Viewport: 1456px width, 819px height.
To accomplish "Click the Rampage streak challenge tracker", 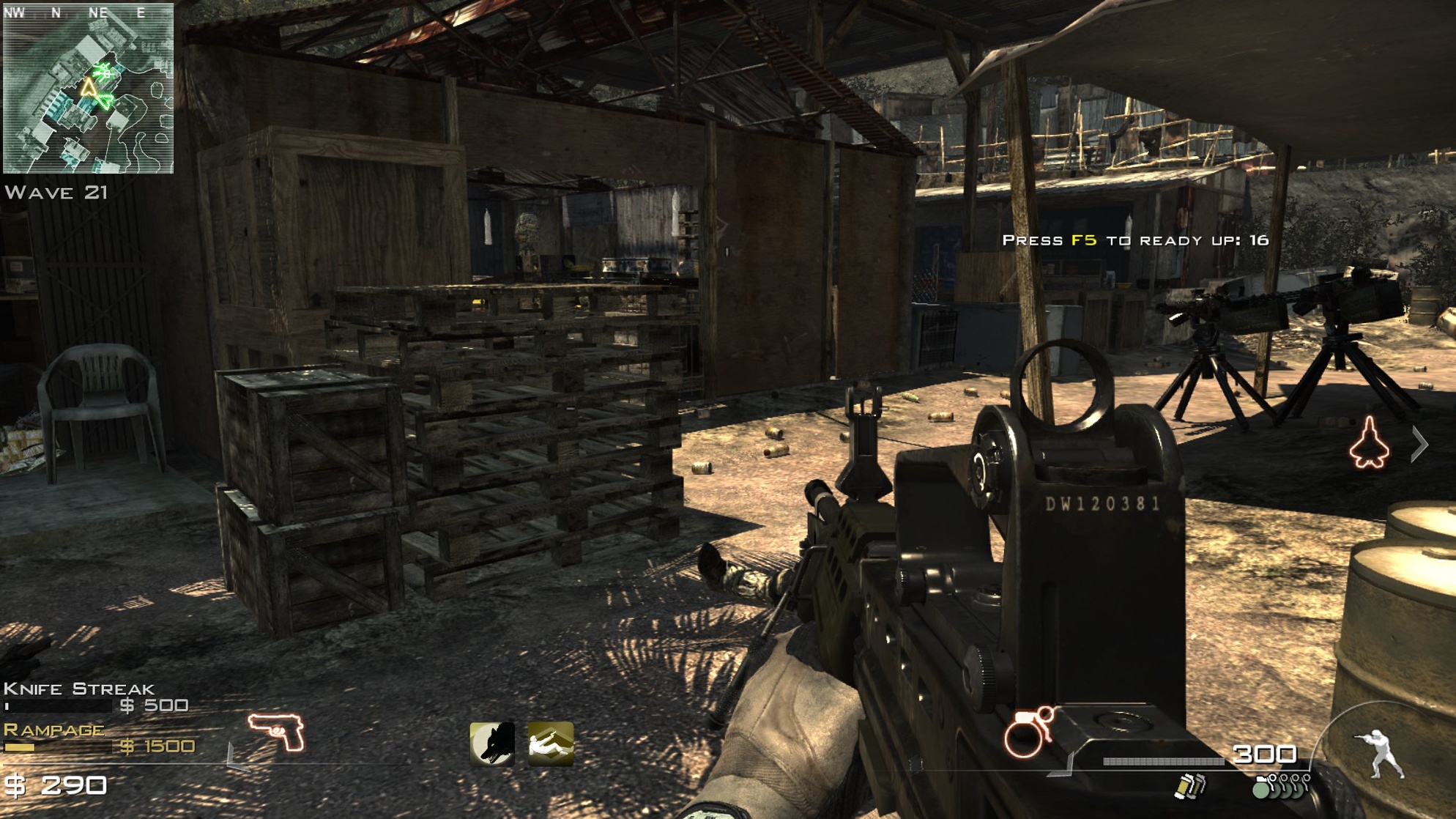I will coord(99,738).
